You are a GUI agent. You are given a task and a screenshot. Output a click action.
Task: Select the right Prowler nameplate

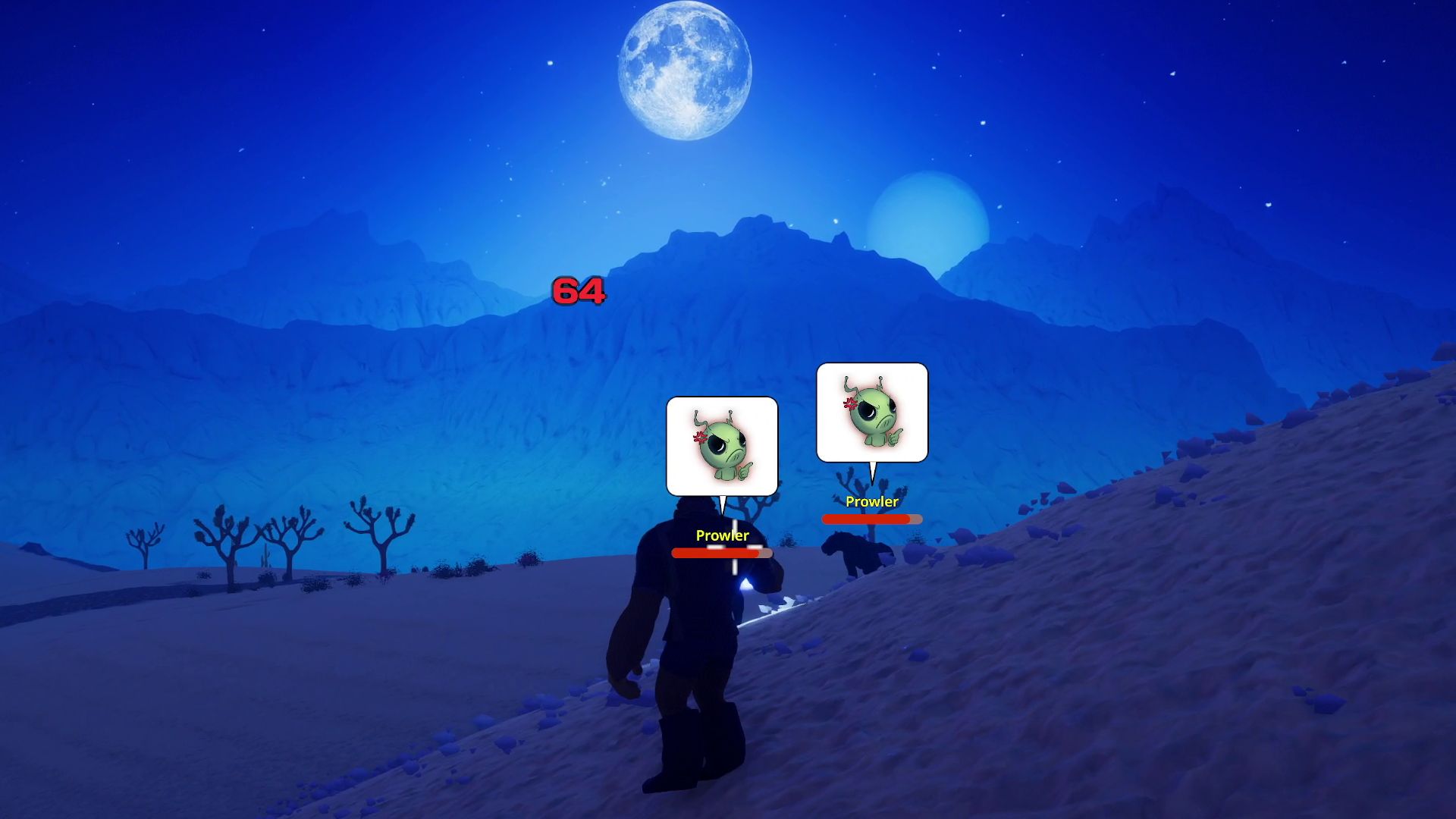[x=871, y=502]
